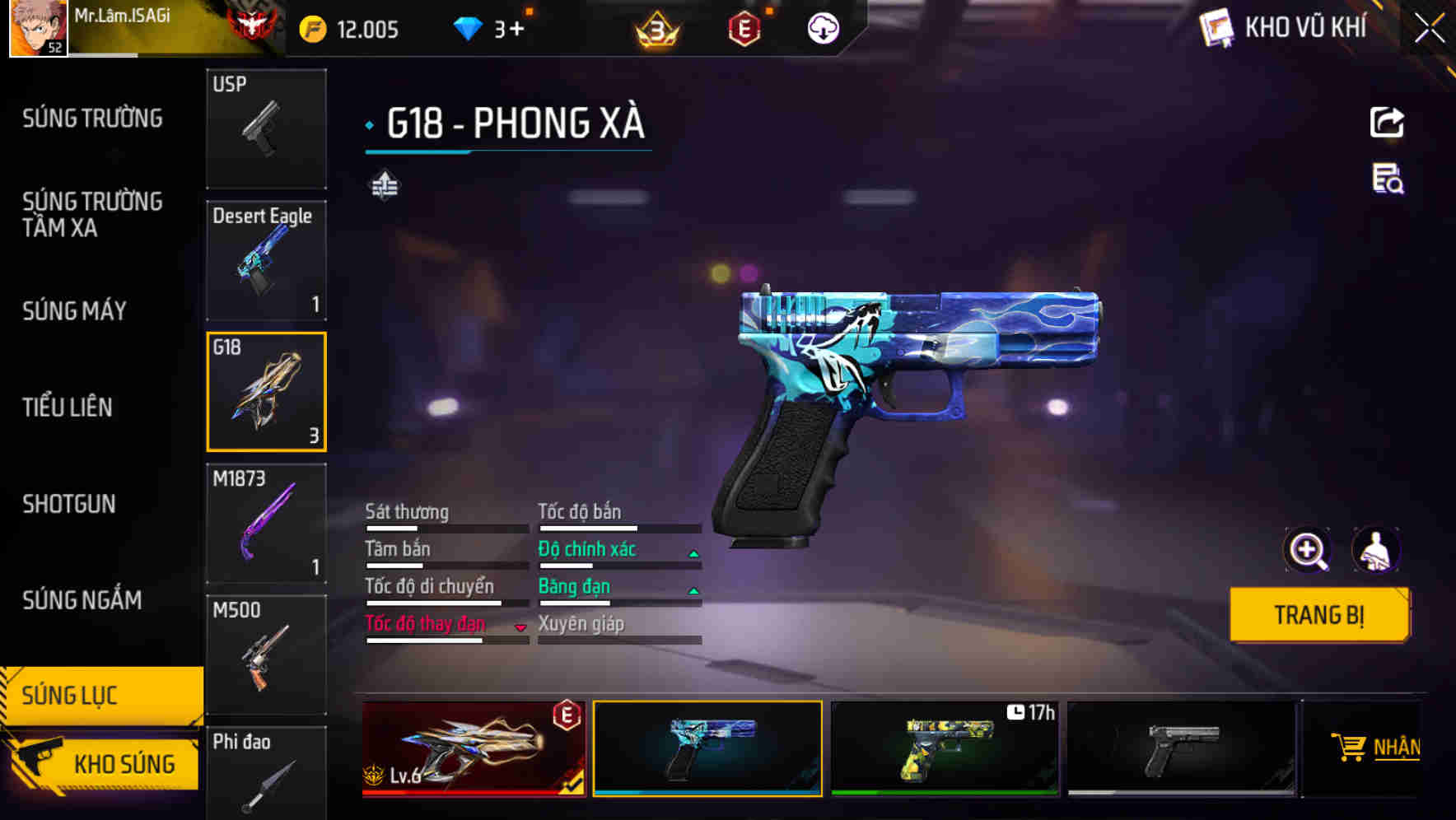Click the Sát thương stat bar
Image resolution: width=1456 pixels, height=820 pixels.
pos(445,527)
